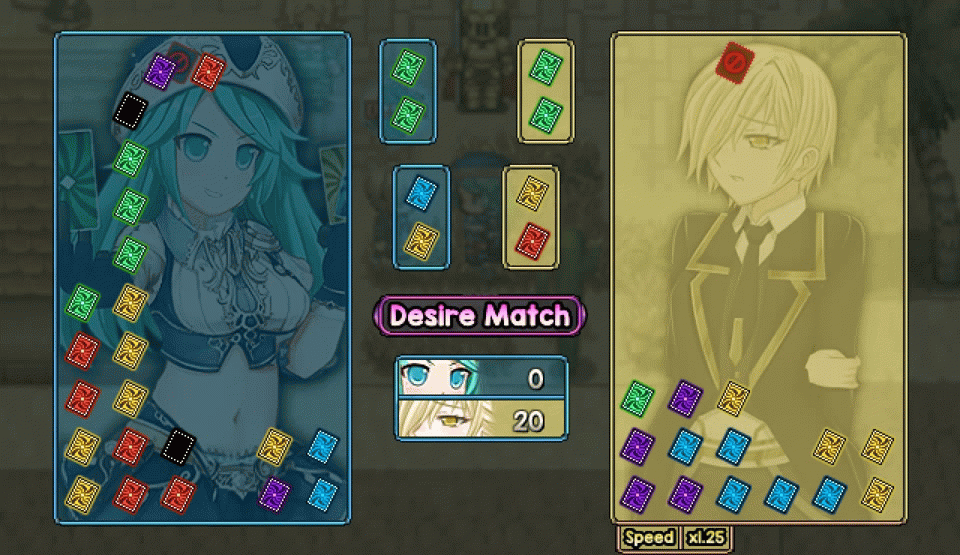Image resolution: width=960 pixels, height=555 pixels.
Task: Choose the yellow-framed preview with yellow and red cards
Action: point(530,217)
